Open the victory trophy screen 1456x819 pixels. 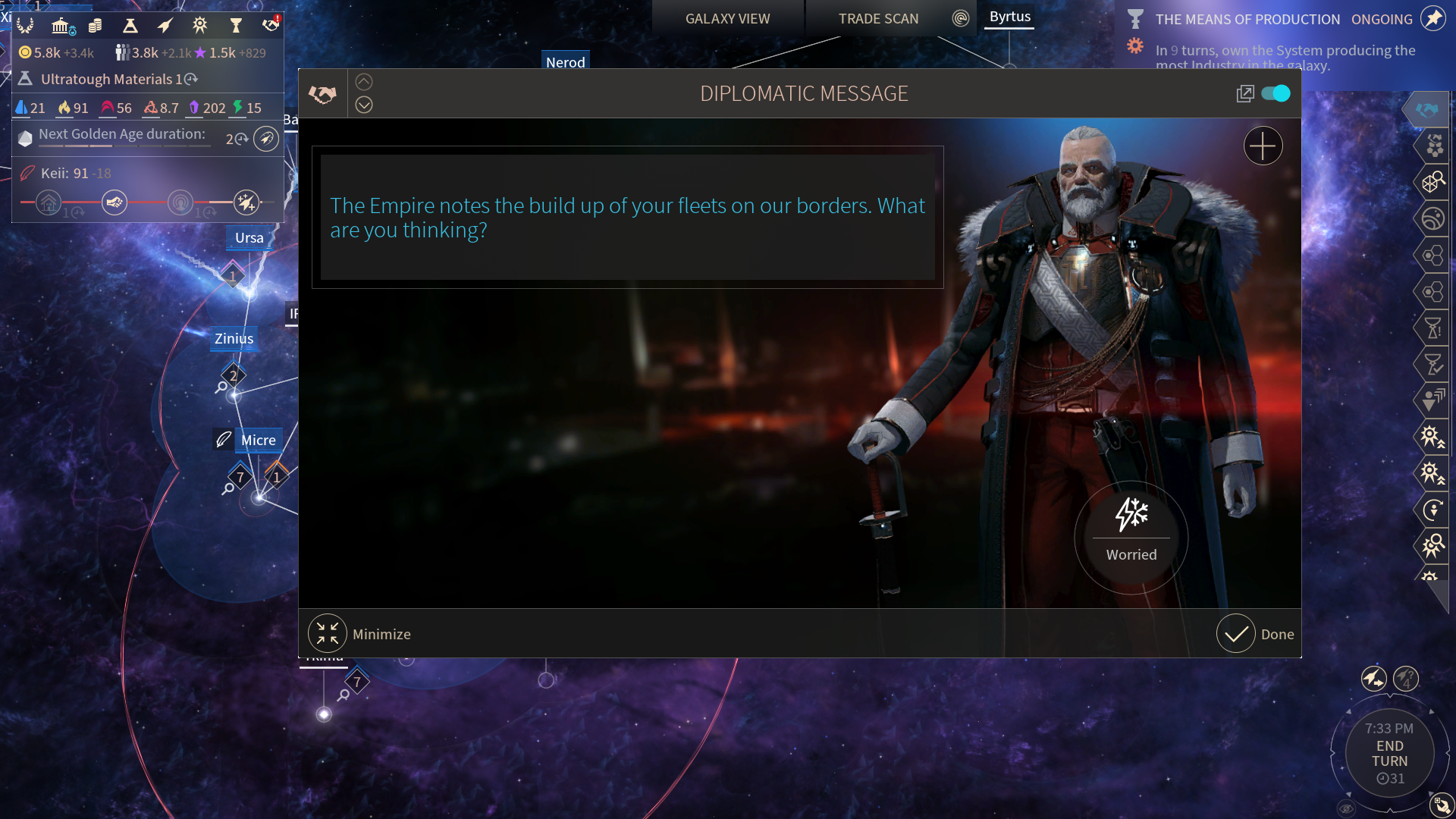point(236,26)
